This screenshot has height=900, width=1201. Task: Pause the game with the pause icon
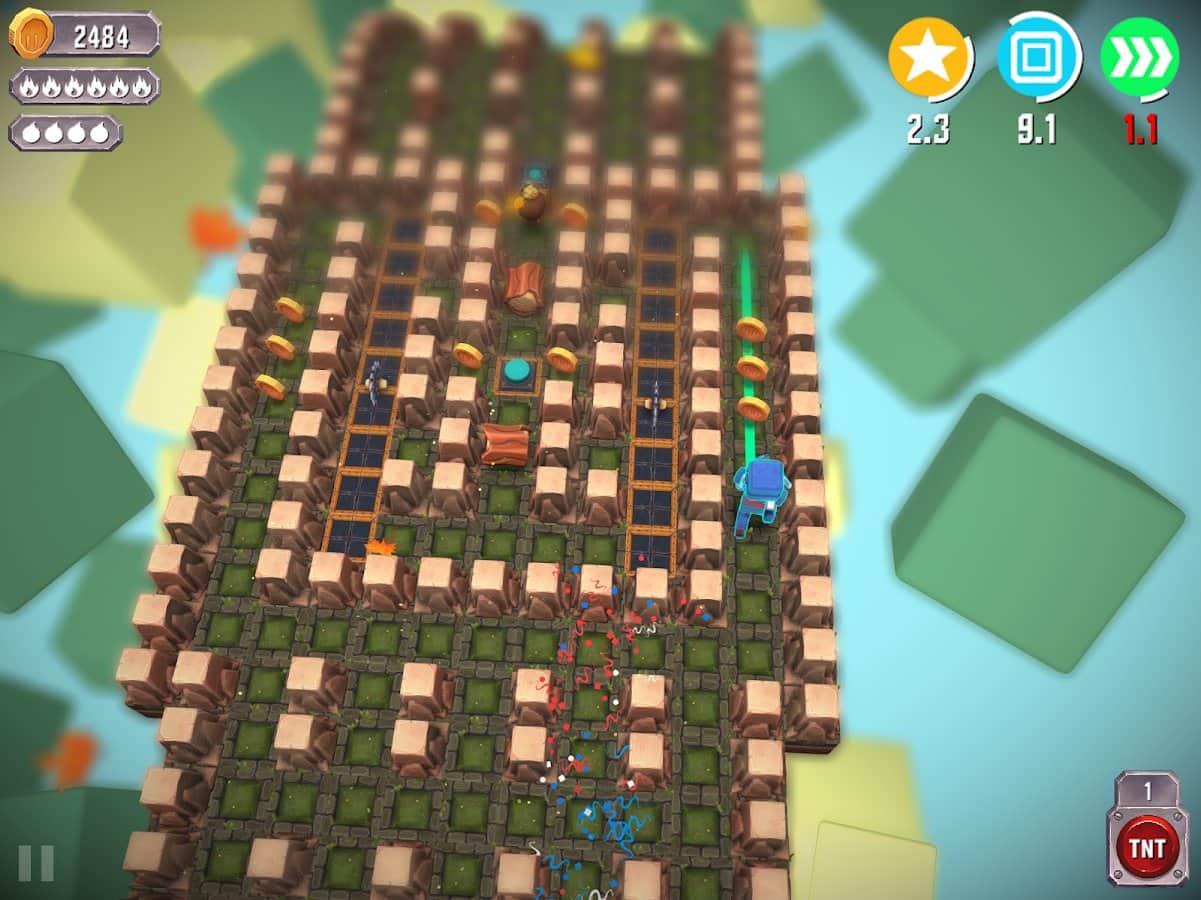coord(36,862)
